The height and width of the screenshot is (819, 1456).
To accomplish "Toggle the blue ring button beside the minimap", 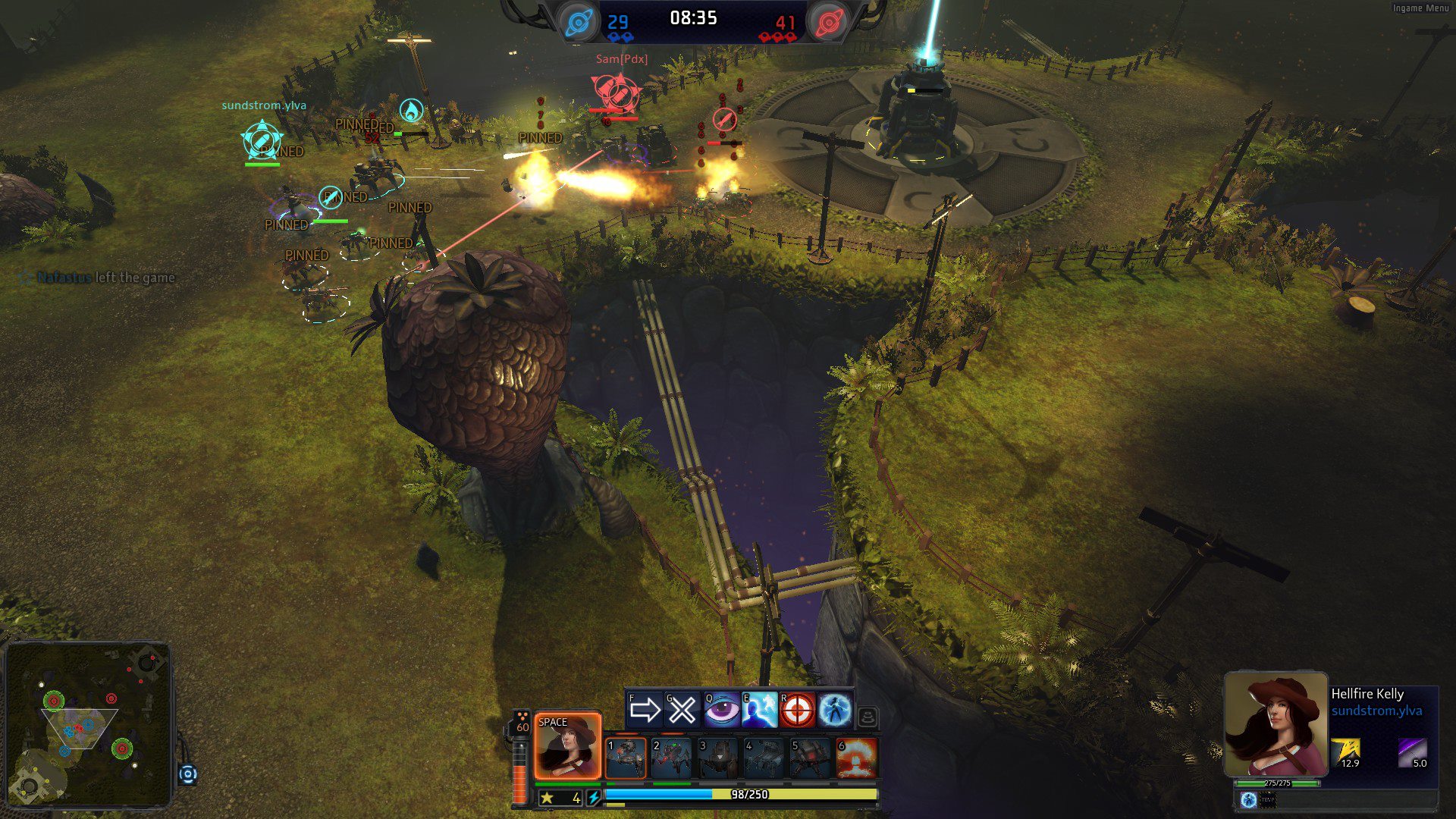I will click(188, 774).
